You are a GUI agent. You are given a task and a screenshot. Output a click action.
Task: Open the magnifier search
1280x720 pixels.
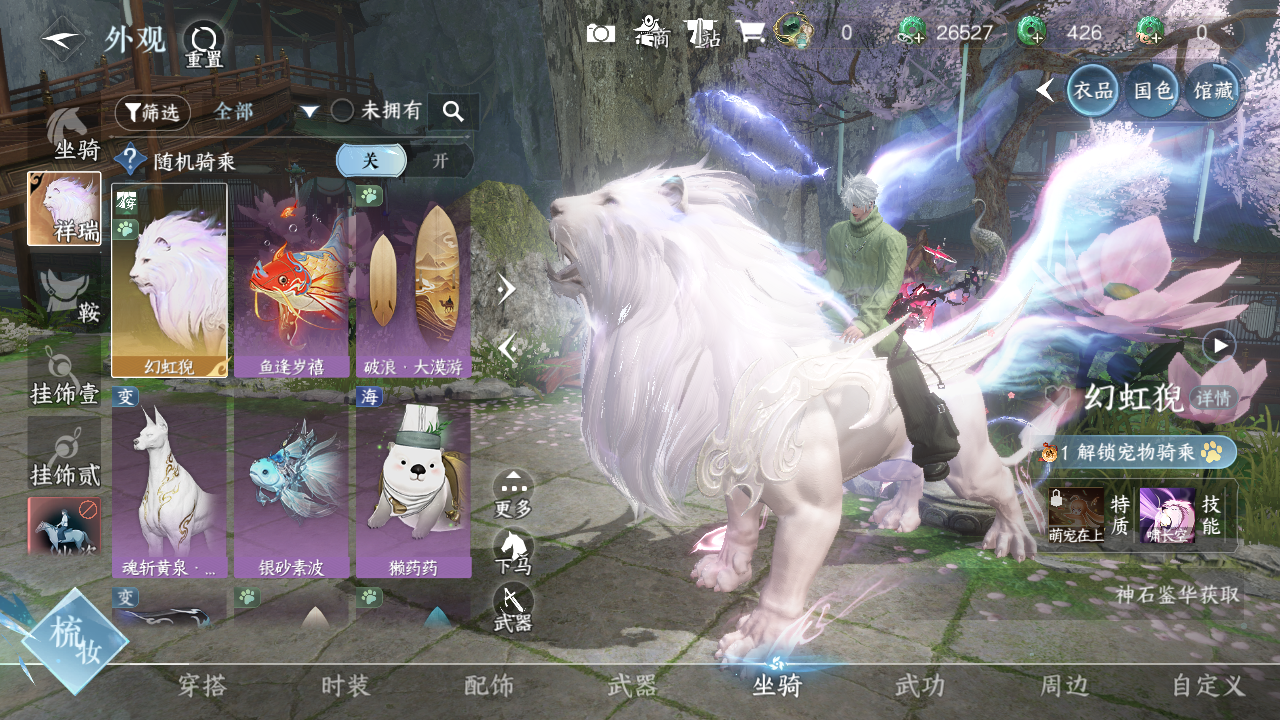click(x=453, y=111)
